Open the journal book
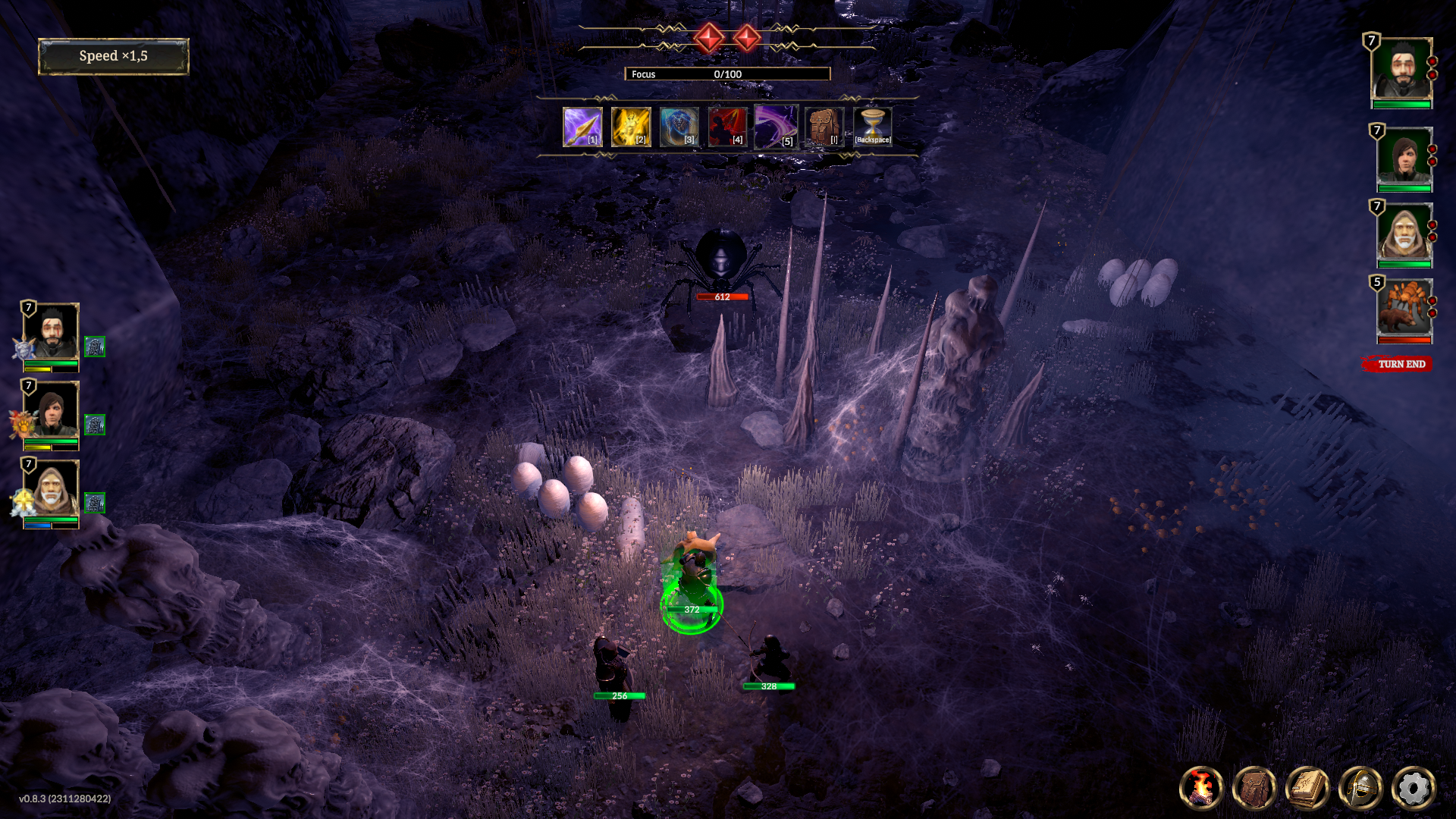Image resolution: width=1456 pixels, height=819 pixels. [x=1307, y=788]
